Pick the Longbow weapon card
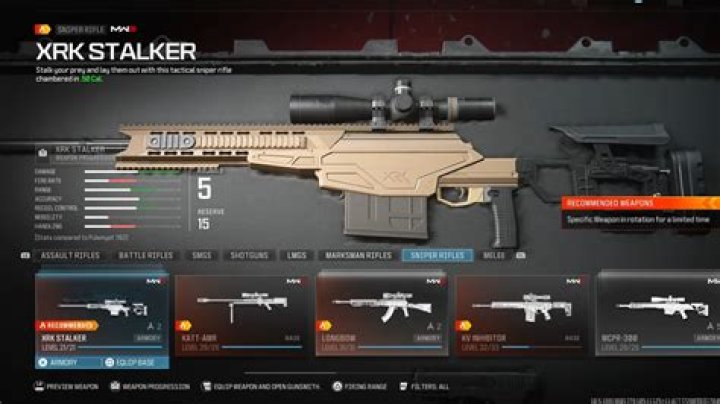The width and height of the screenshot is (720, 404). click(379, 310)
